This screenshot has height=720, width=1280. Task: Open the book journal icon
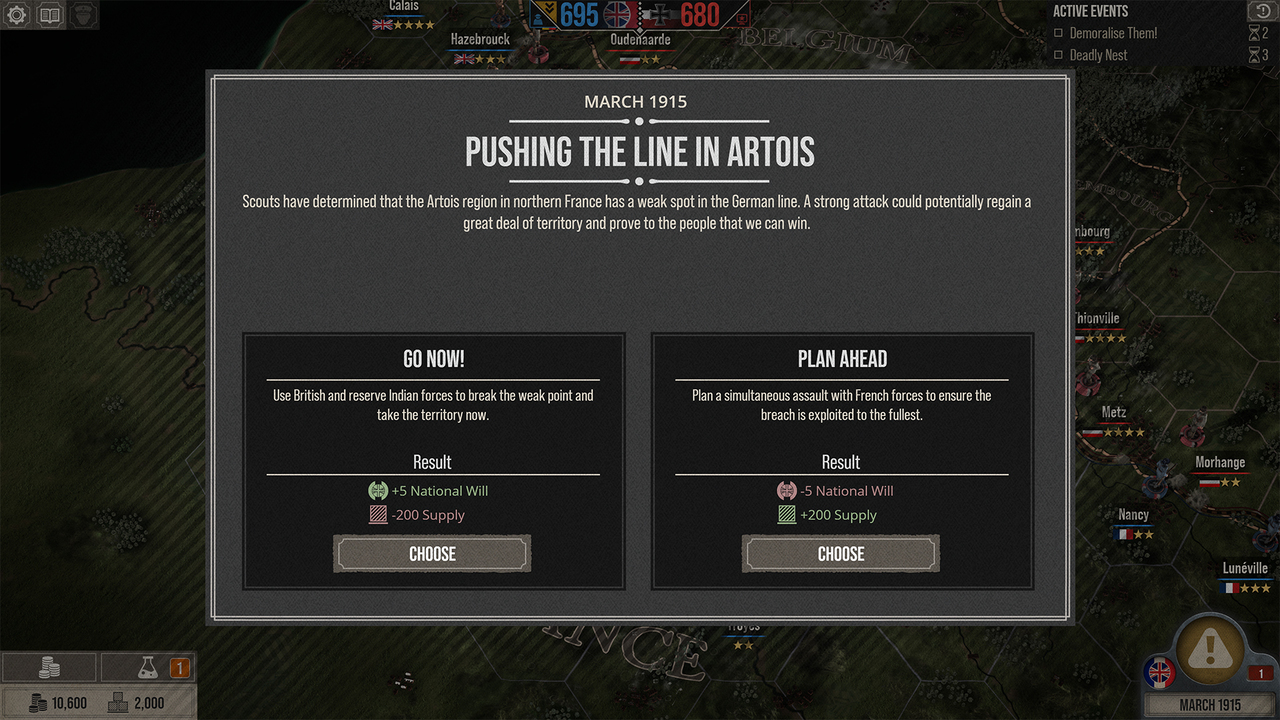tap(50, 15)
